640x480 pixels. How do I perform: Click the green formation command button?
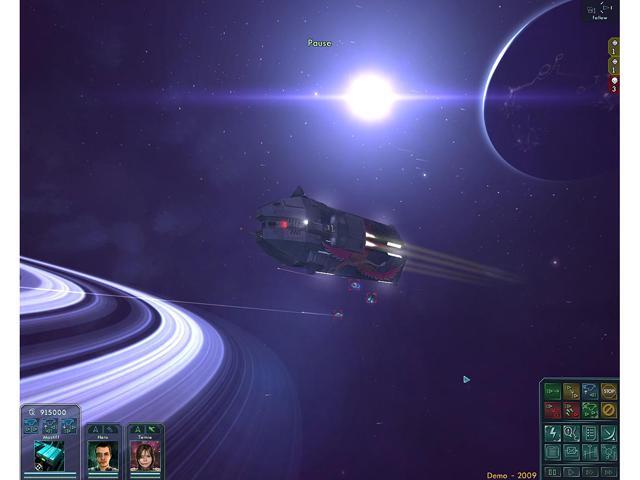590,410
